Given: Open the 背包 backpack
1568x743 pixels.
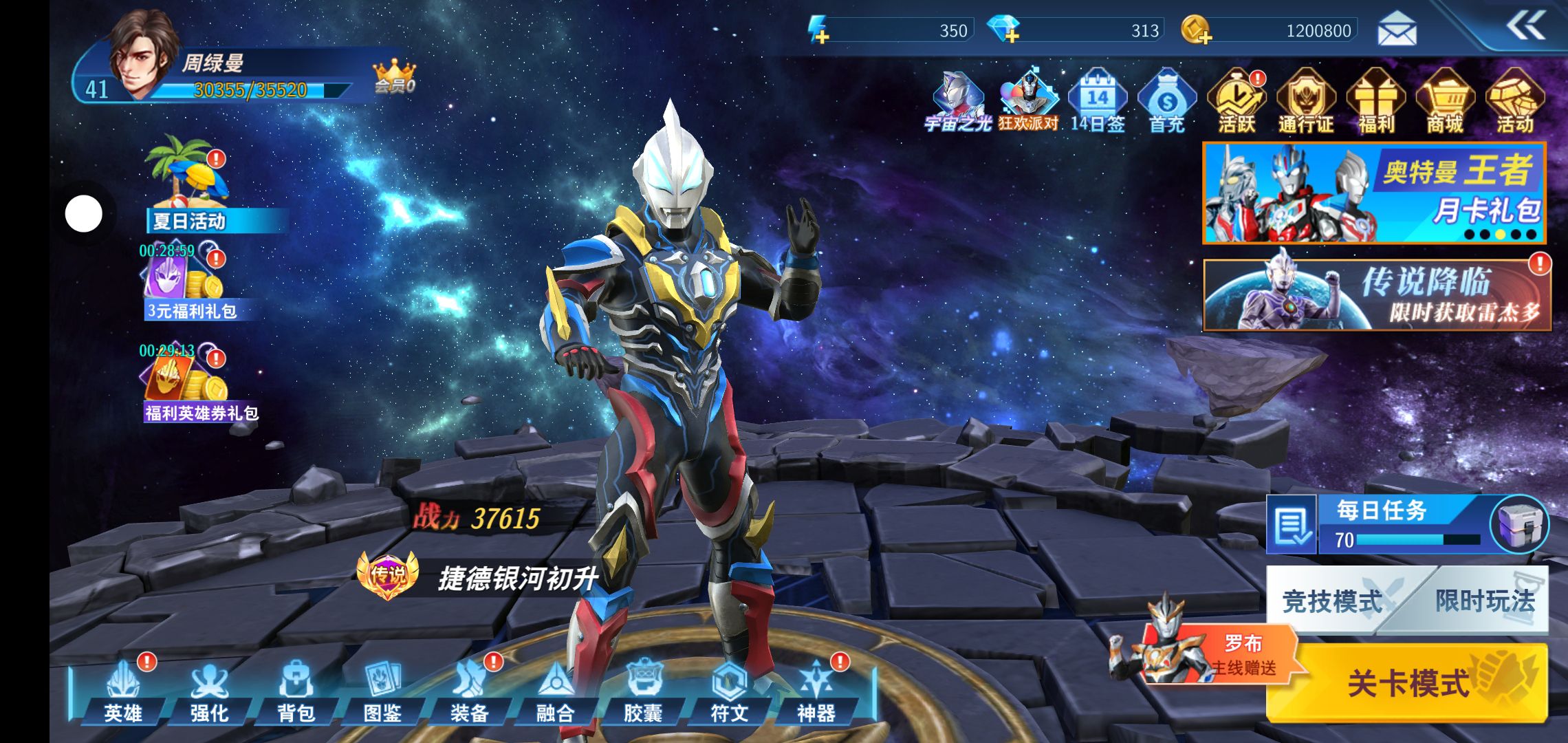Looking at the screenshot, I should 296,691.
